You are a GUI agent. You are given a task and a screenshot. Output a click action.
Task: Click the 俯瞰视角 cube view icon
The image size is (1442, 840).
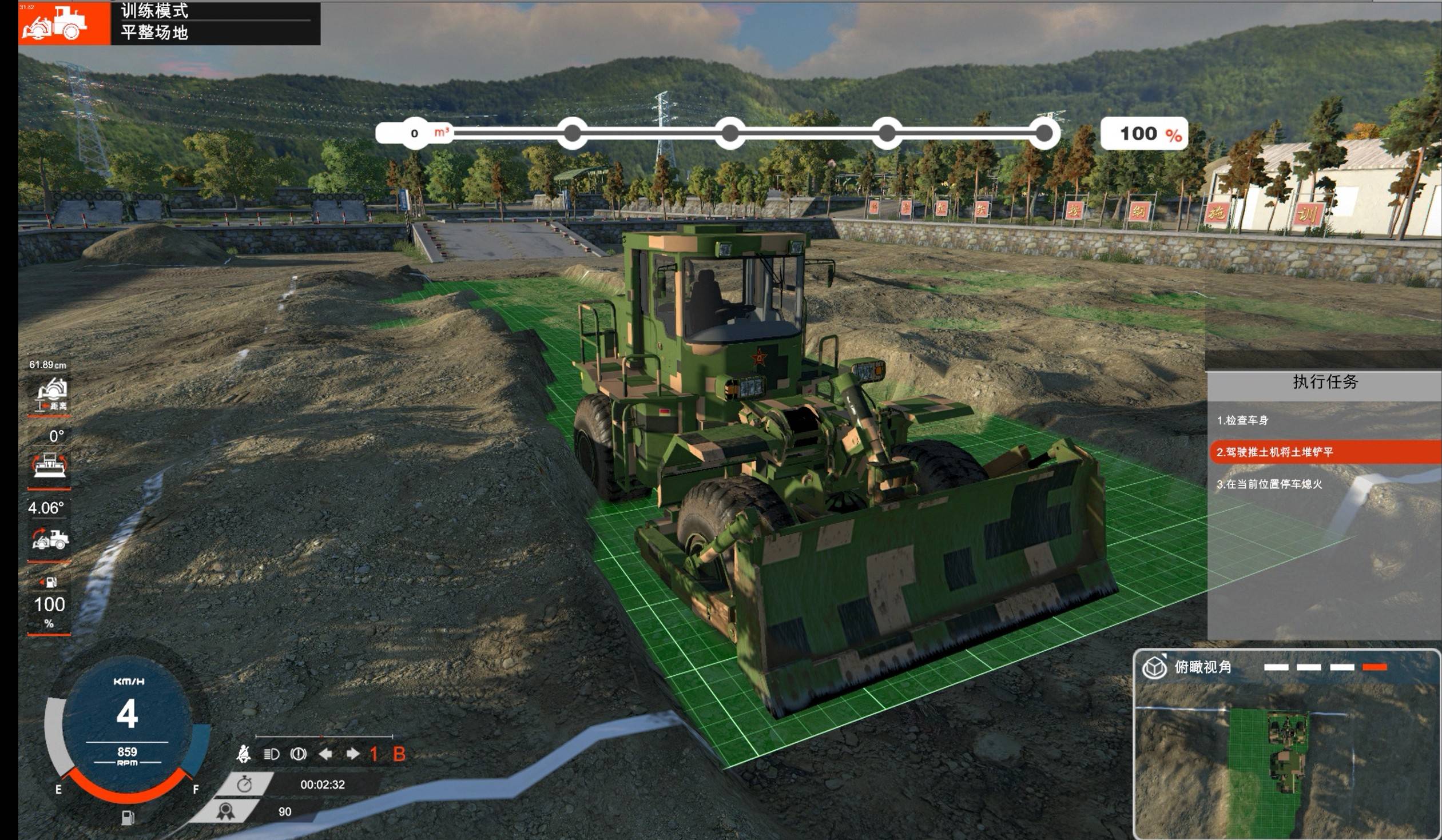(1154, 667)
